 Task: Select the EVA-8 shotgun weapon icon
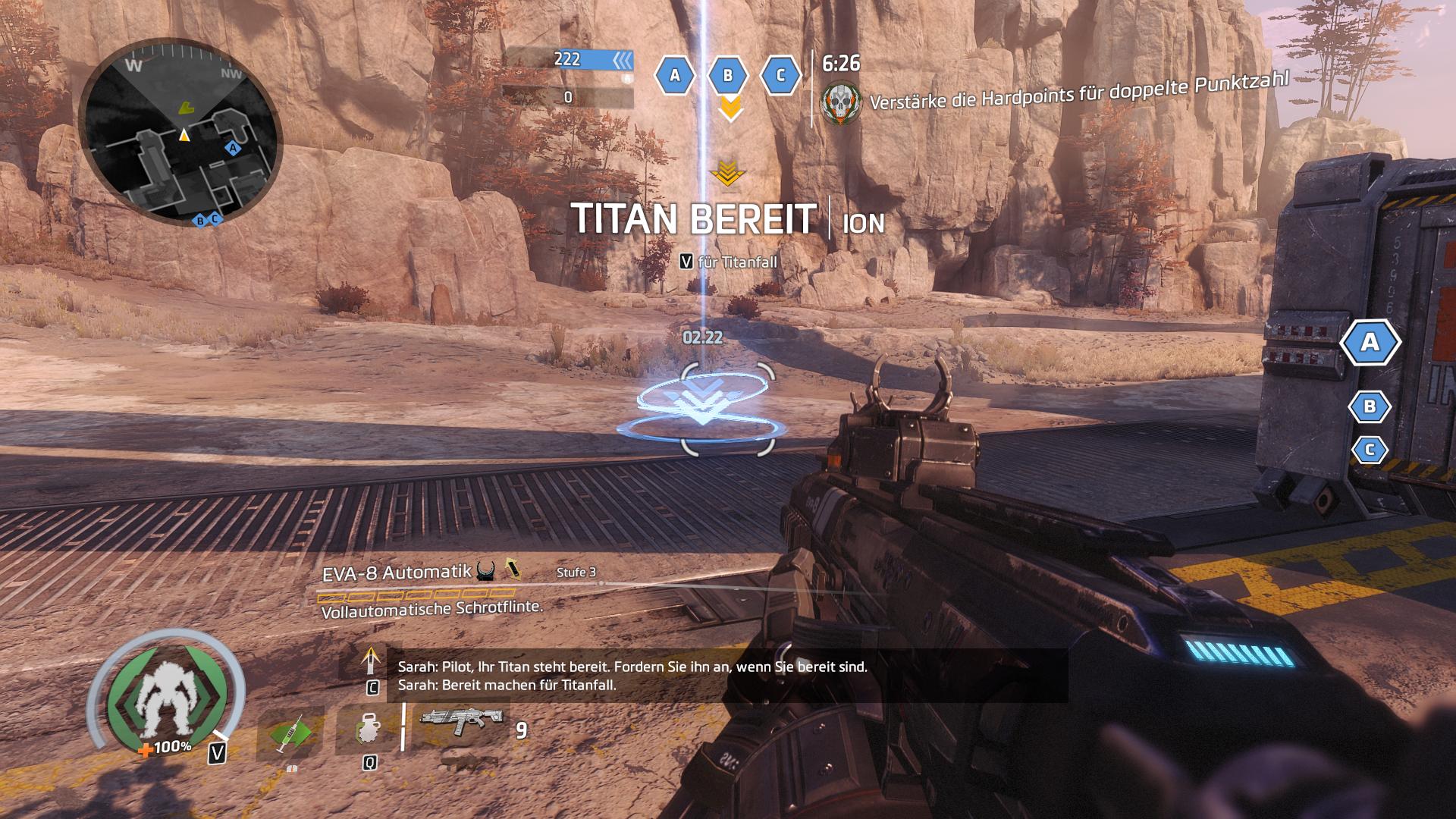[461, 720]
